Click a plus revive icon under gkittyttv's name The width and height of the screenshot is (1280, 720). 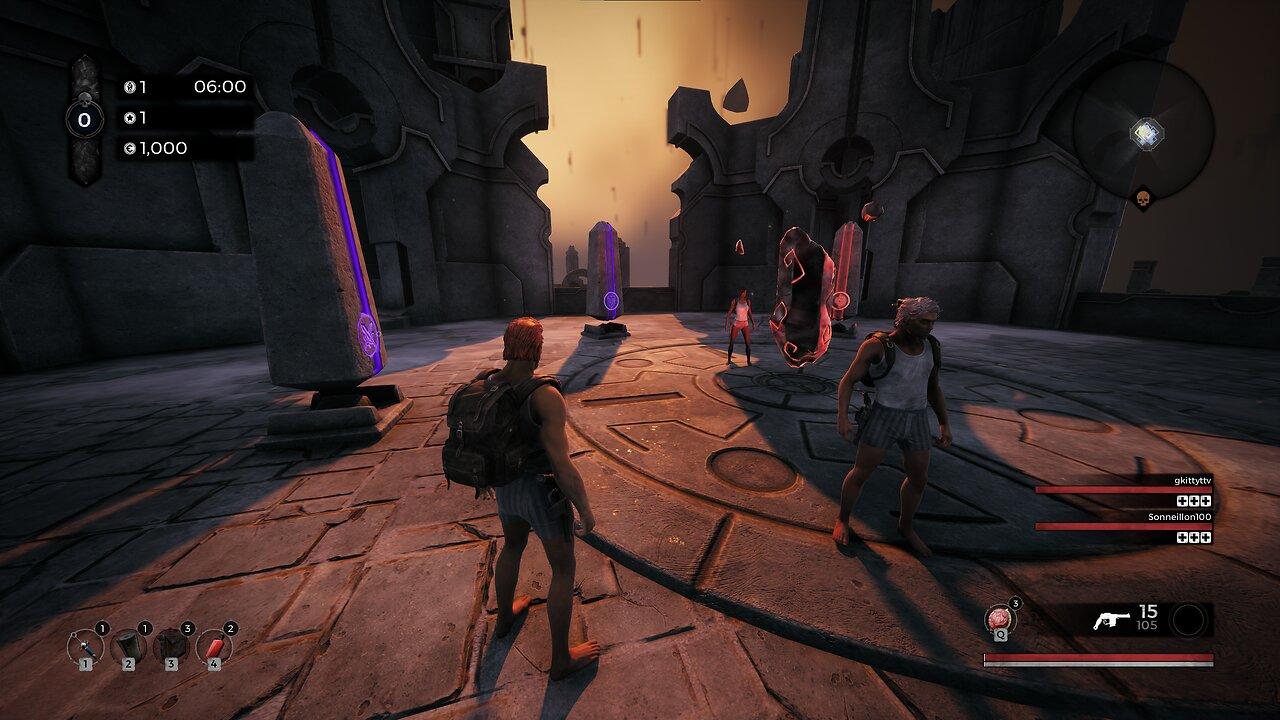(1182, 502)
